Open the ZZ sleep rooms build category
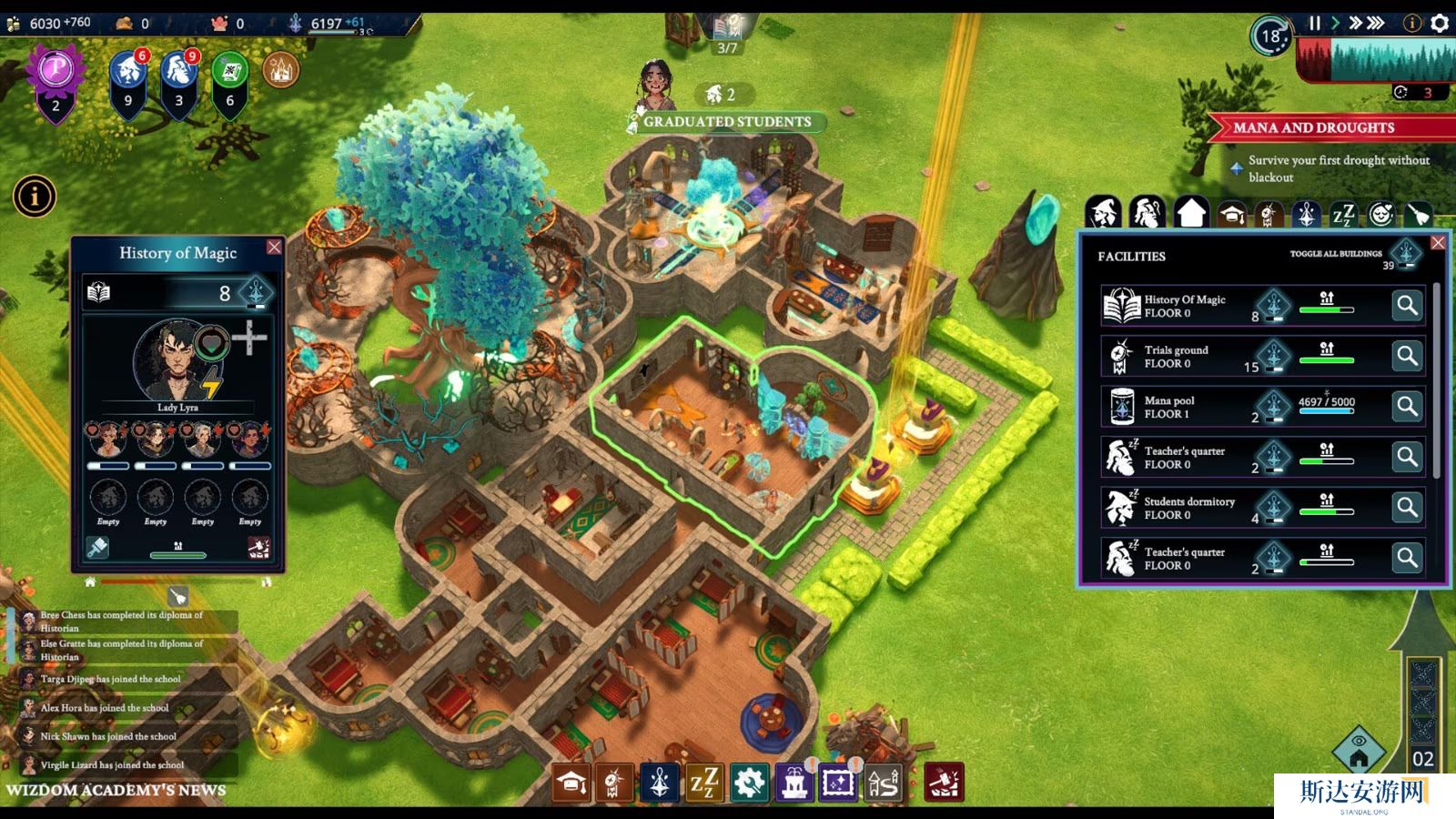This screenshot has width=1456, height=819. [x=703, y=783]
